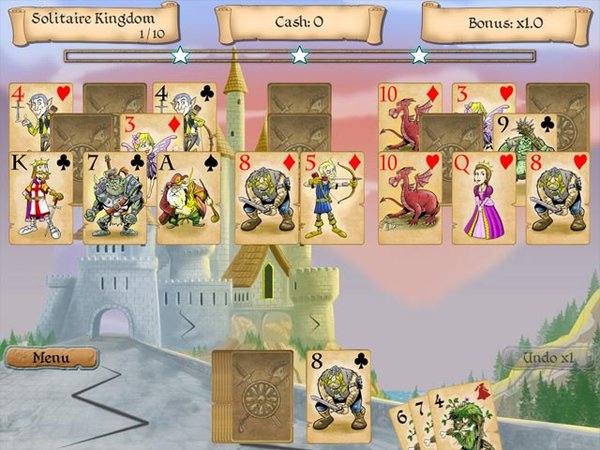Screen dimensions: 600x450
Task: Open the Menu button
Action: click(51, 357)
